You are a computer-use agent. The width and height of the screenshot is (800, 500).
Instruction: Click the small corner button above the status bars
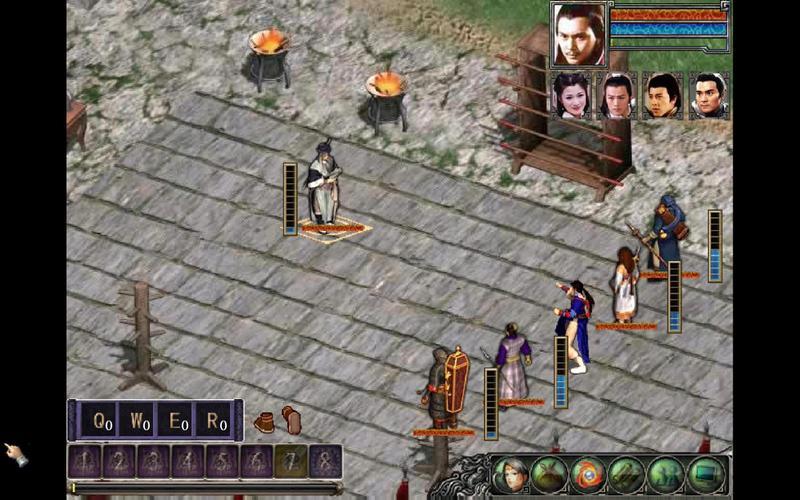[725, 6]
